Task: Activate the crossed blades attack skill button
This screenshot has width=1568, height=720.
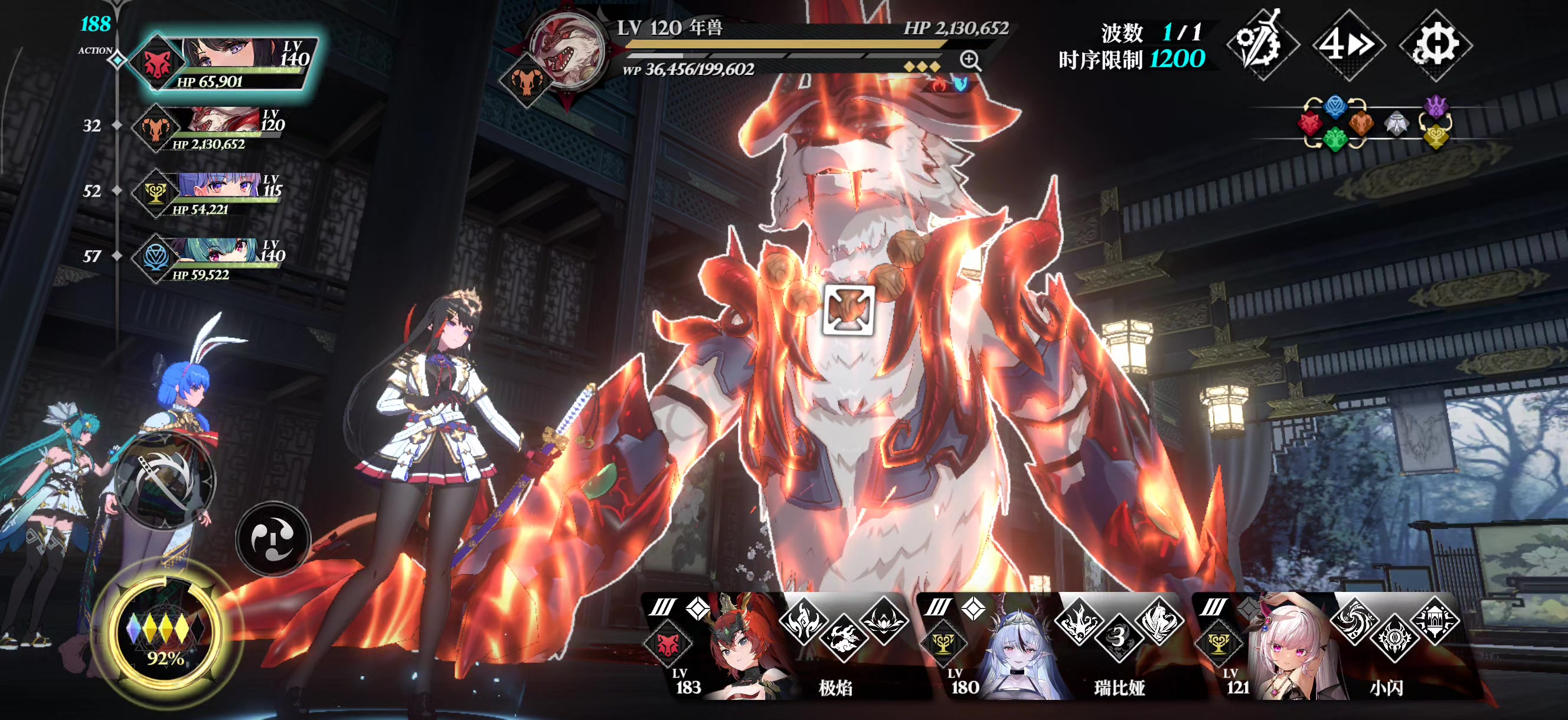Action: pos(165,482)
